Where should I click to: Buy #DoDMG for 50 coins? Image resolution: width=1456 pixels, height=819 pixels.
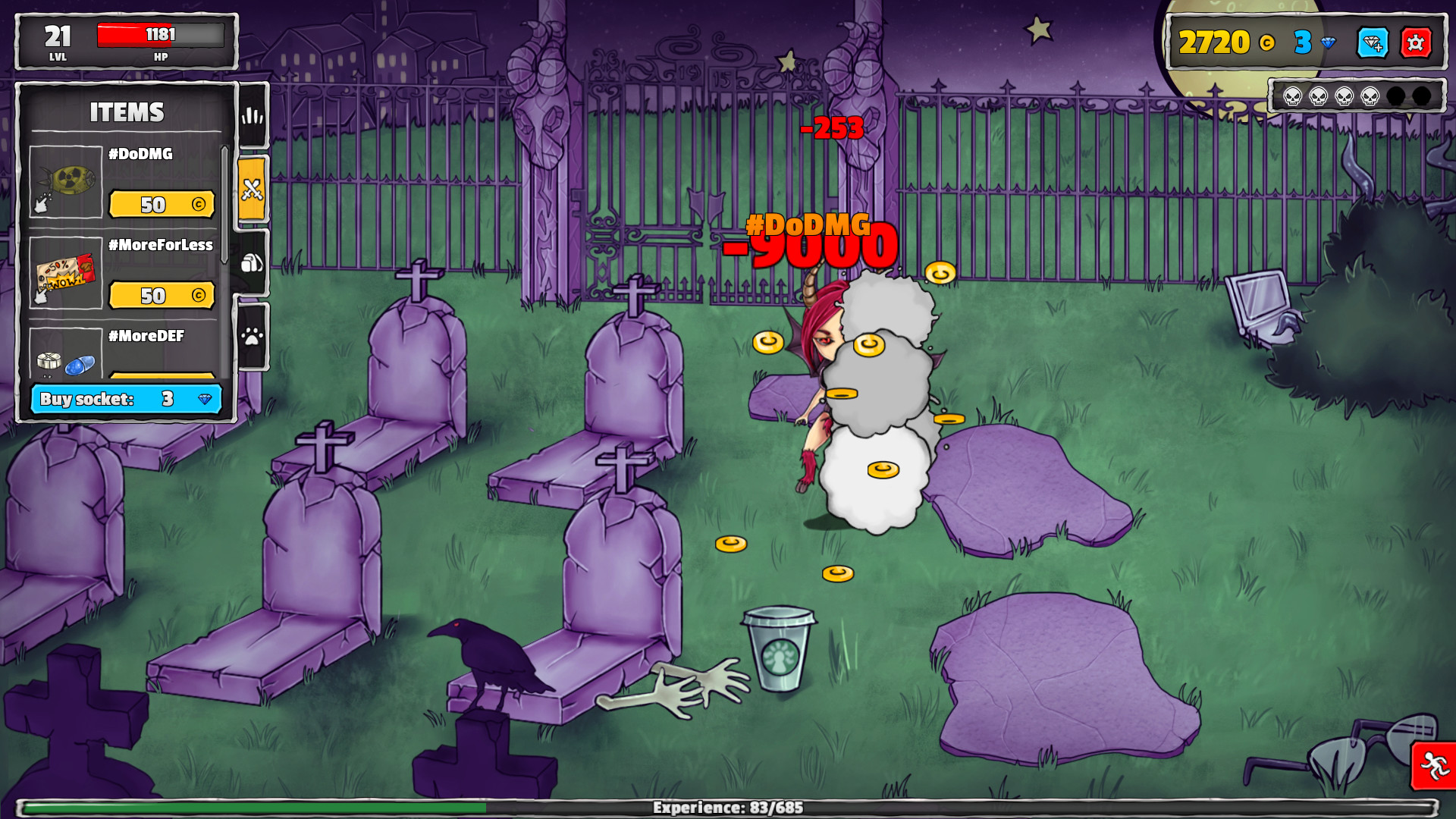pos(162,205)
